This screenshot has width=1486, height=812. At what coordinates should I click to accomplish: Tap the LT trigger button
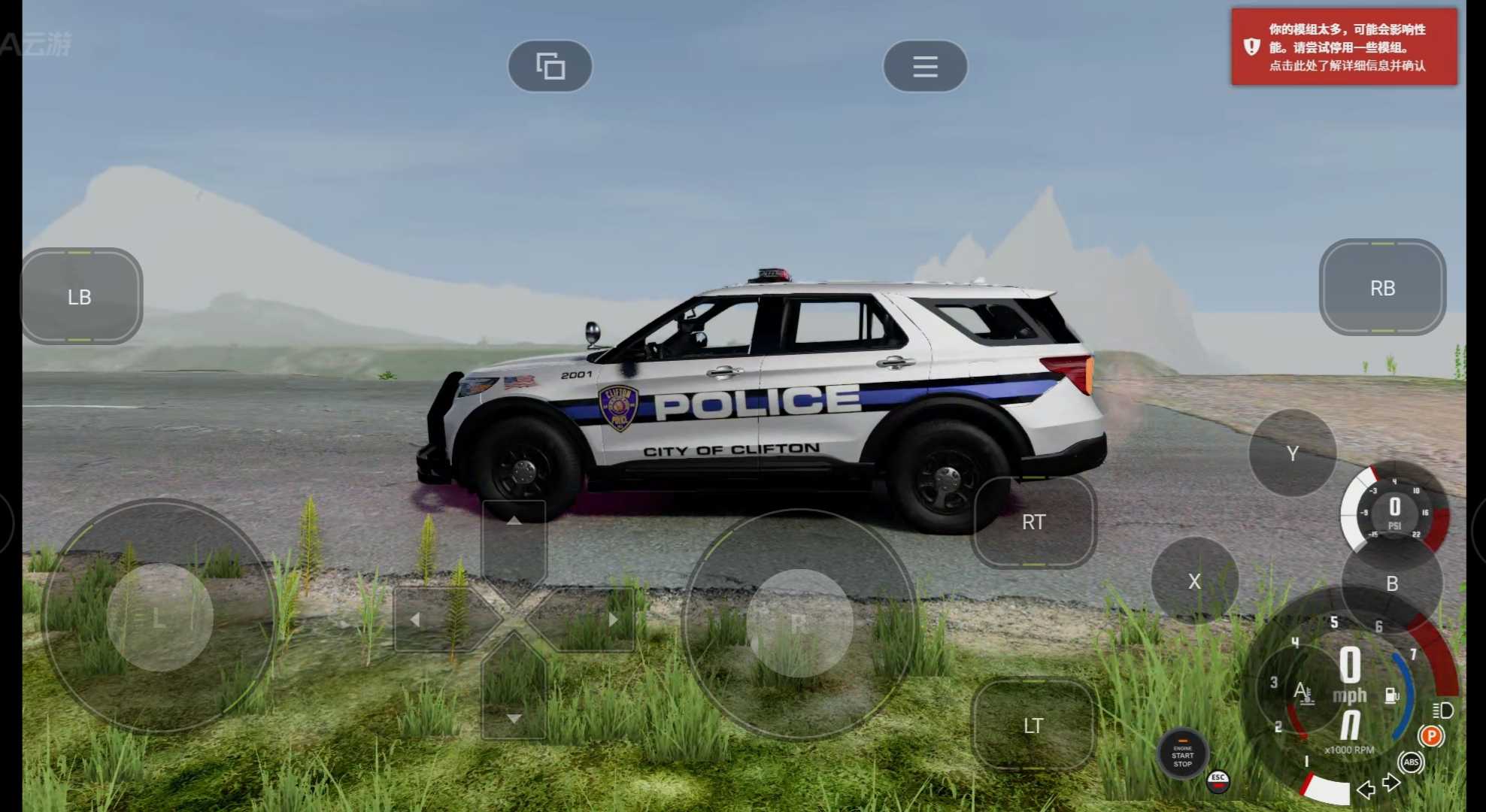click(1033, 726)
